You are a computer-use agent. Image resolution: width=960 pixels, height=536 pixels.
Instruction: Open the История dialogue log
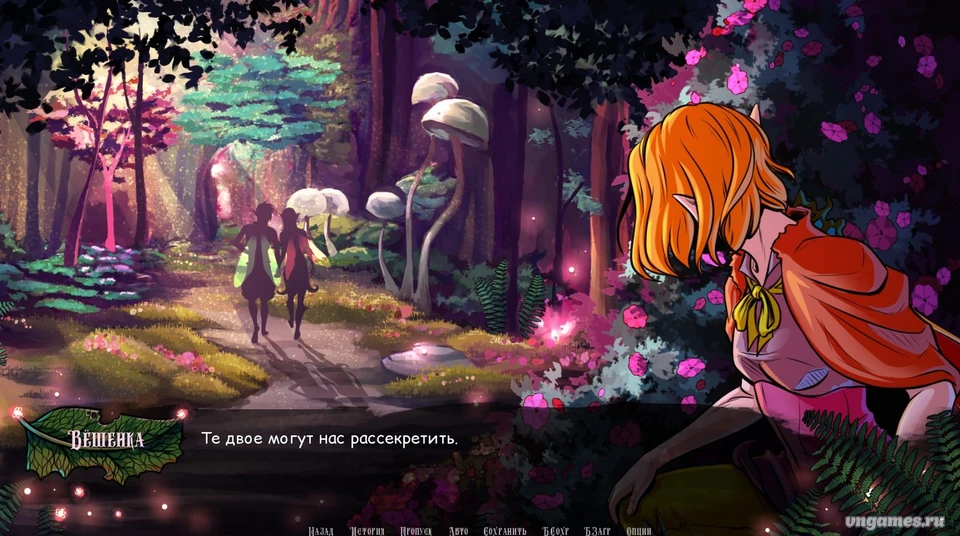[x=367, y=530]
